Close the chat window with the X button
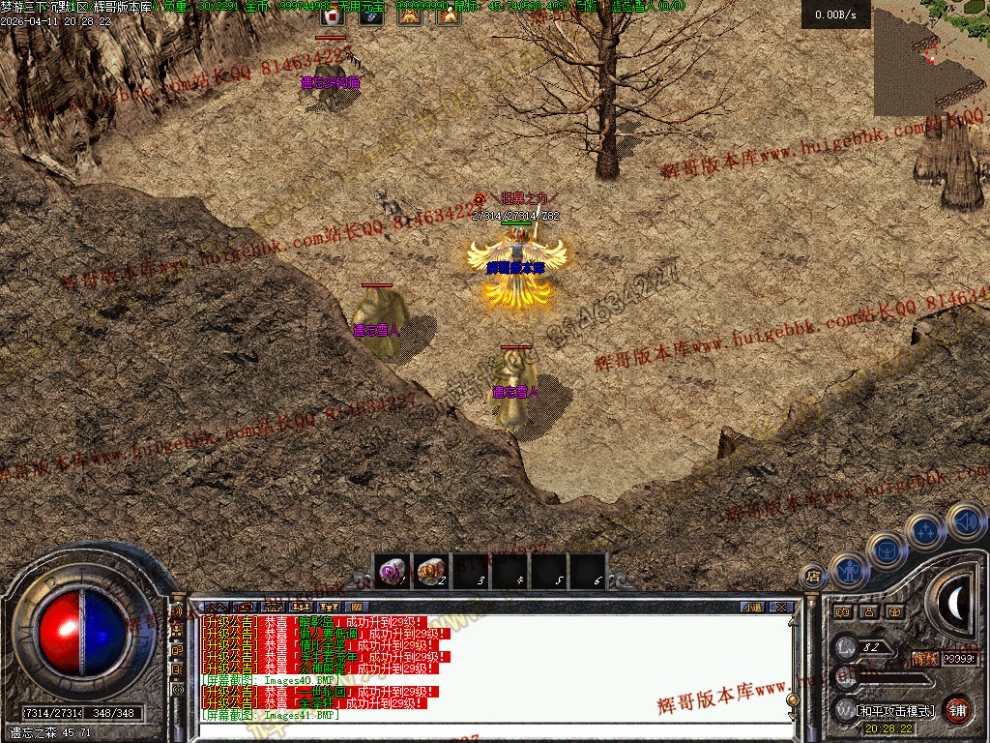The width and height of the screenshot is (990, 743). (782, 607)
